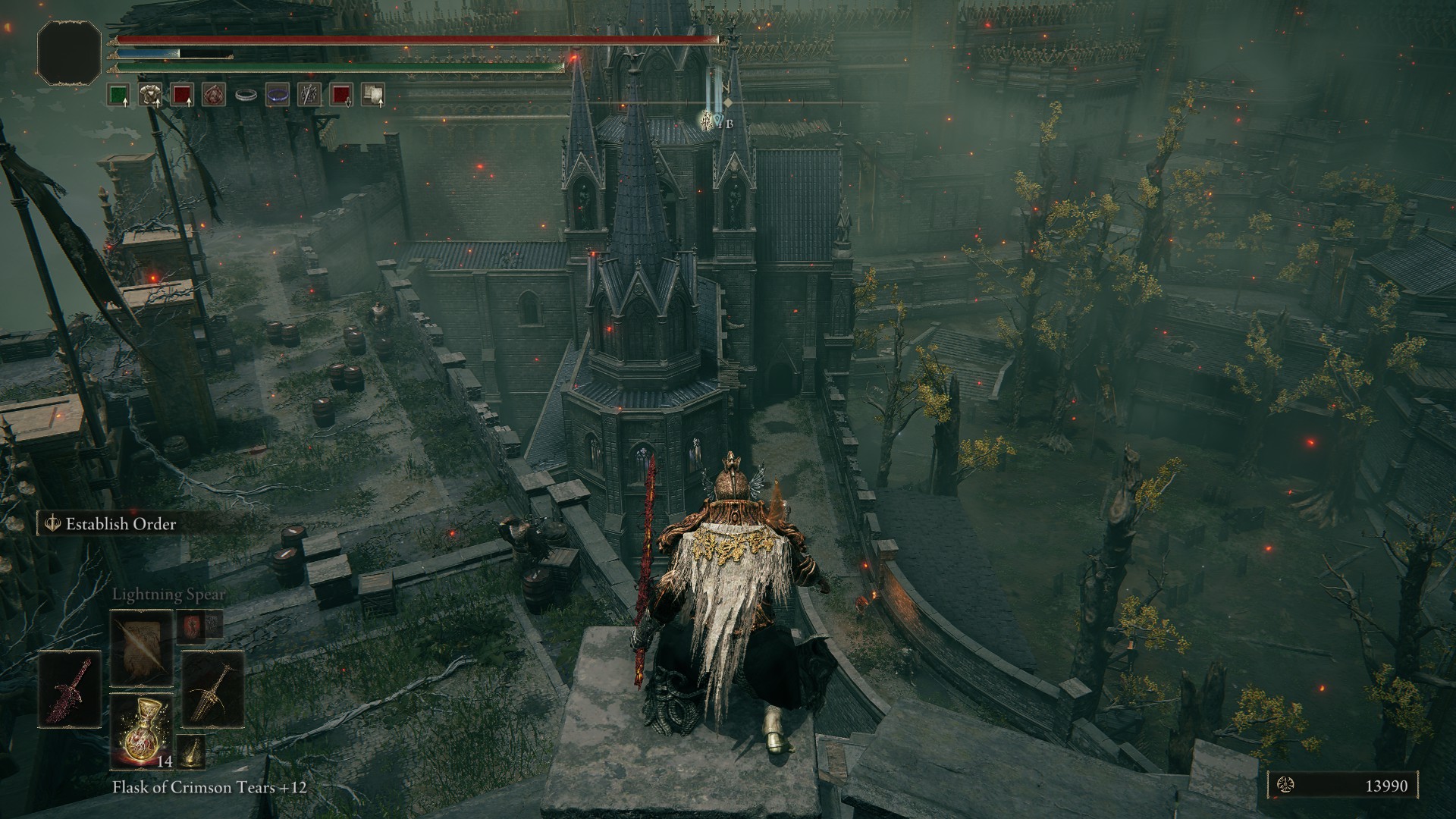Image resolution: width=1456 pixels, height=819 pixels.
Task: Inspect the pale scroll buff icon
Action: pos(372,95)
